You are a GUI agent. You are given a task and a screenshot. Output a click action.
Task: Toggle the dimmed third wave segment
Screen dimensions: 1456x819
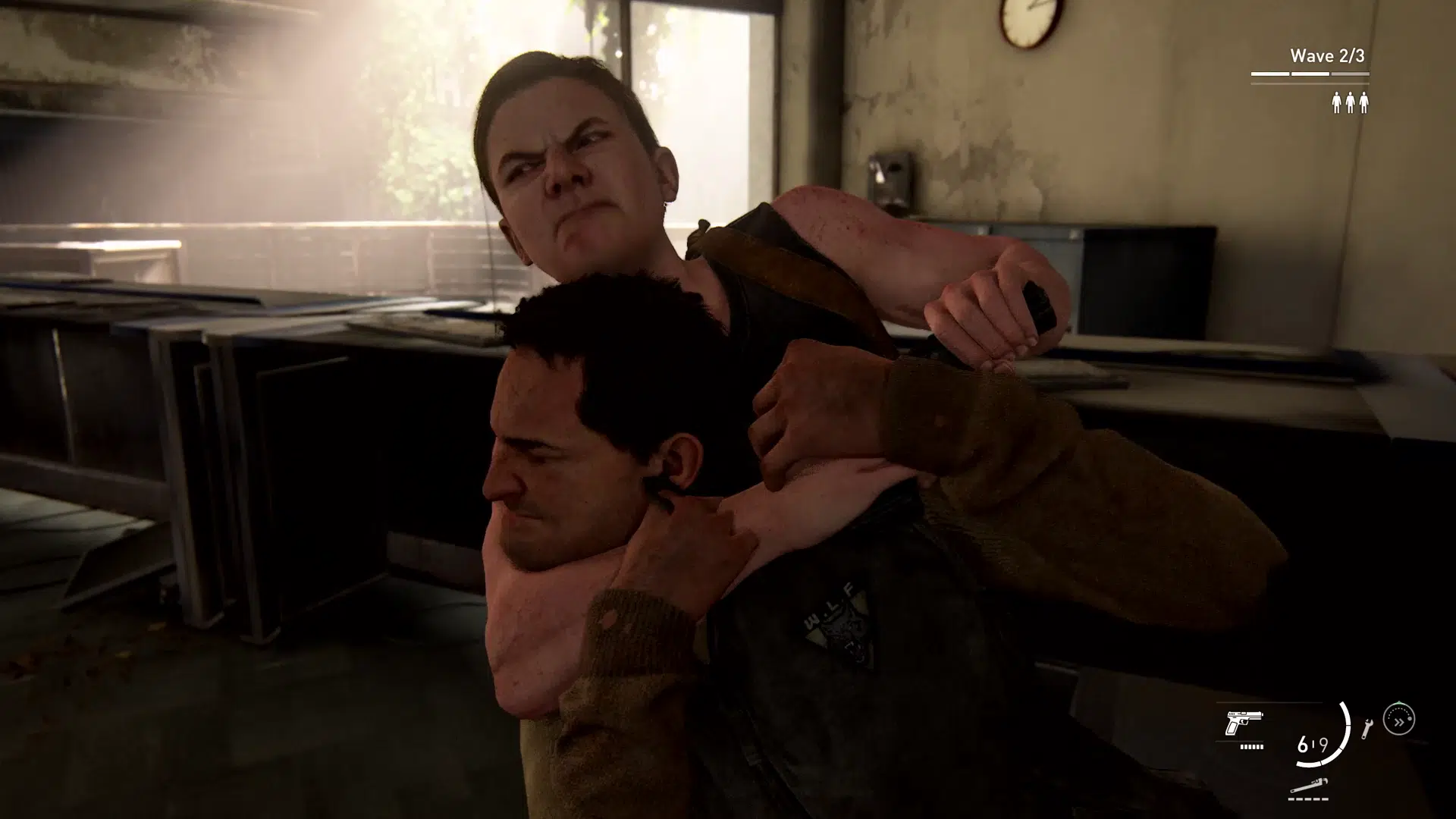(1351, 74)
